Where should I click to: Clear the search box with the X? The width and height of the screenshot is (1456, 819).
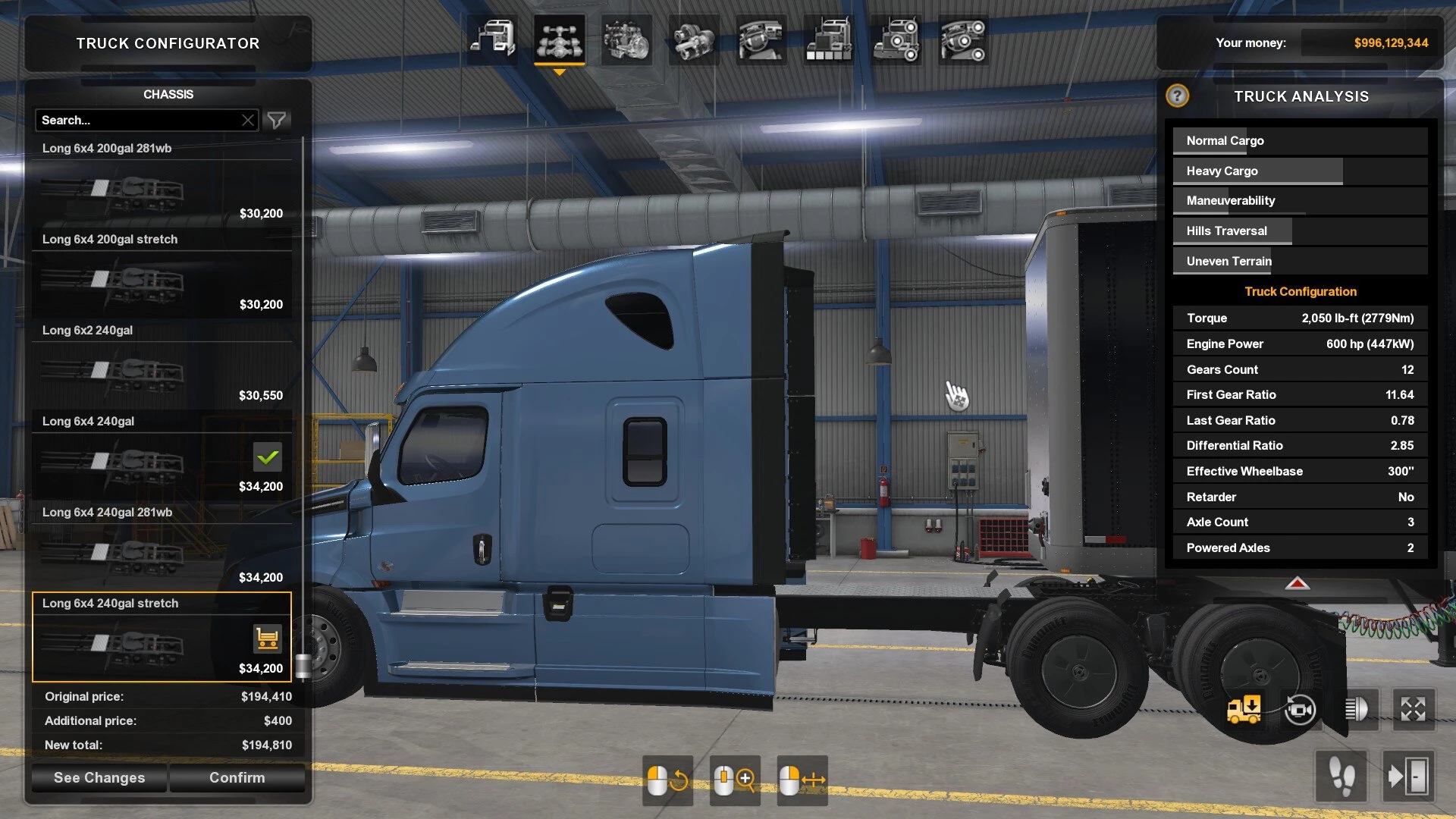pyautogui.click(x=248, y=120)
